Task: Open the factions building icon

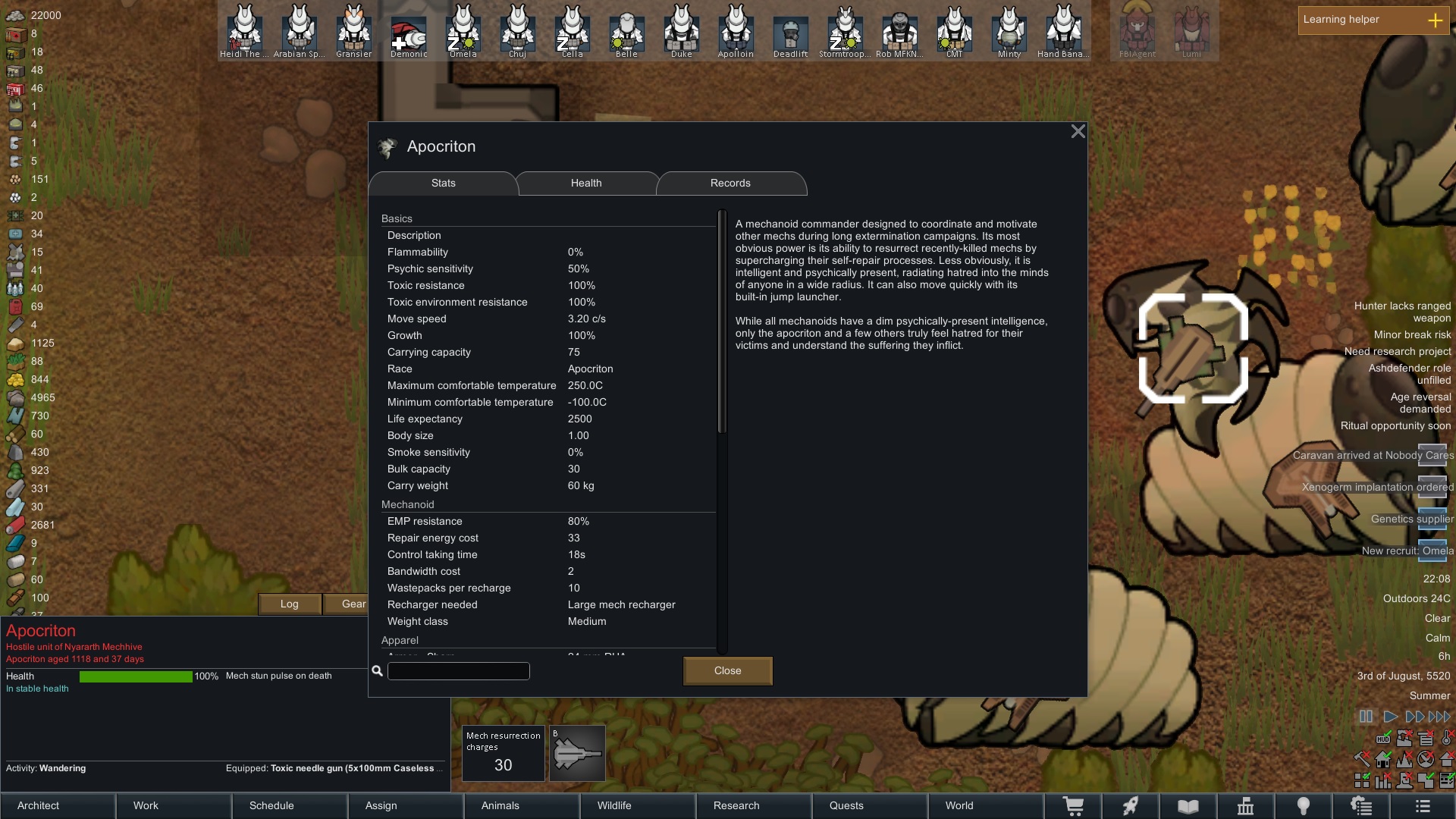Action: (1244, 806)
